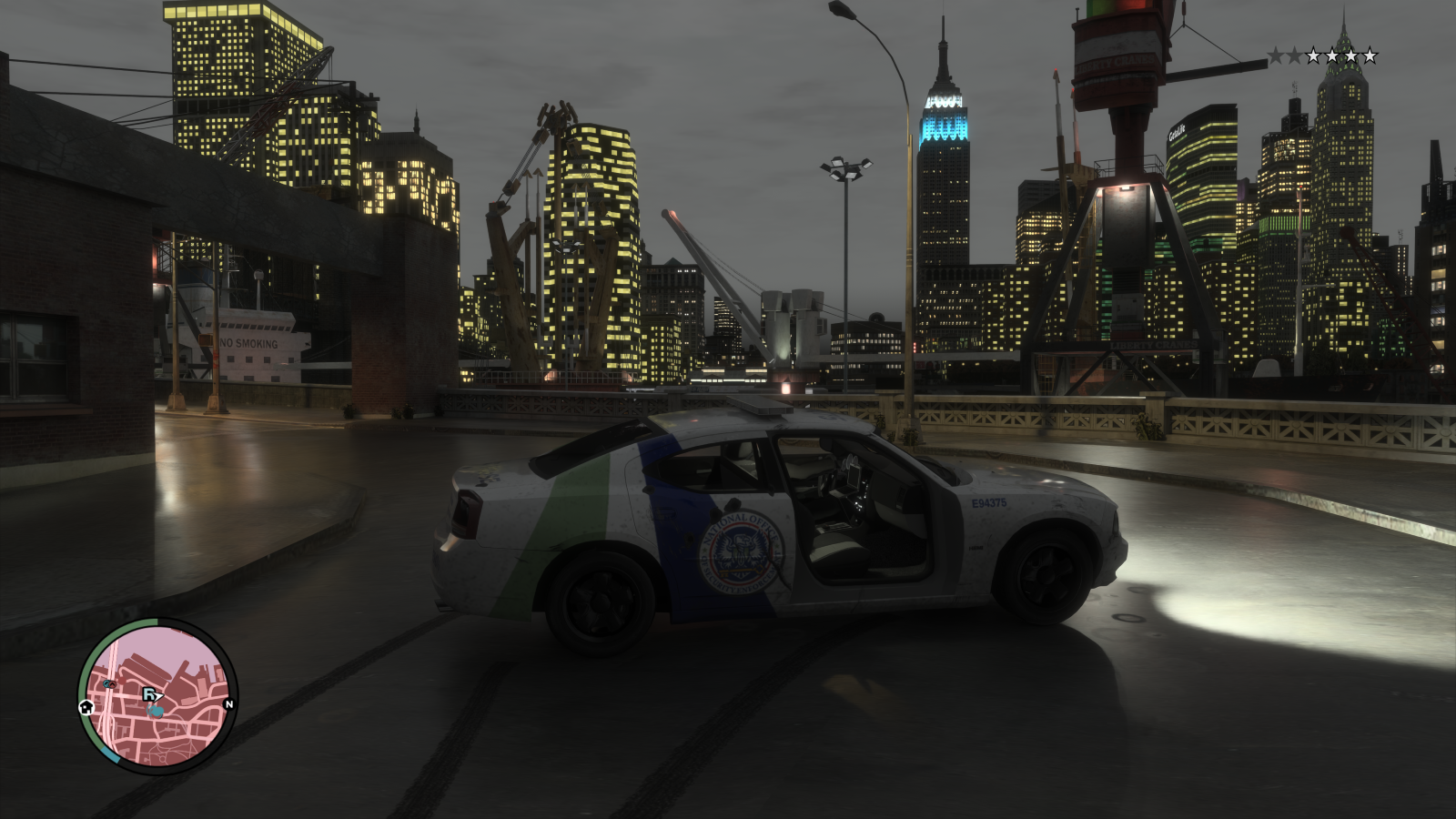The image size is (1456, 819).
Task: Toggle the third bright wanted star
Action: 1351,56
